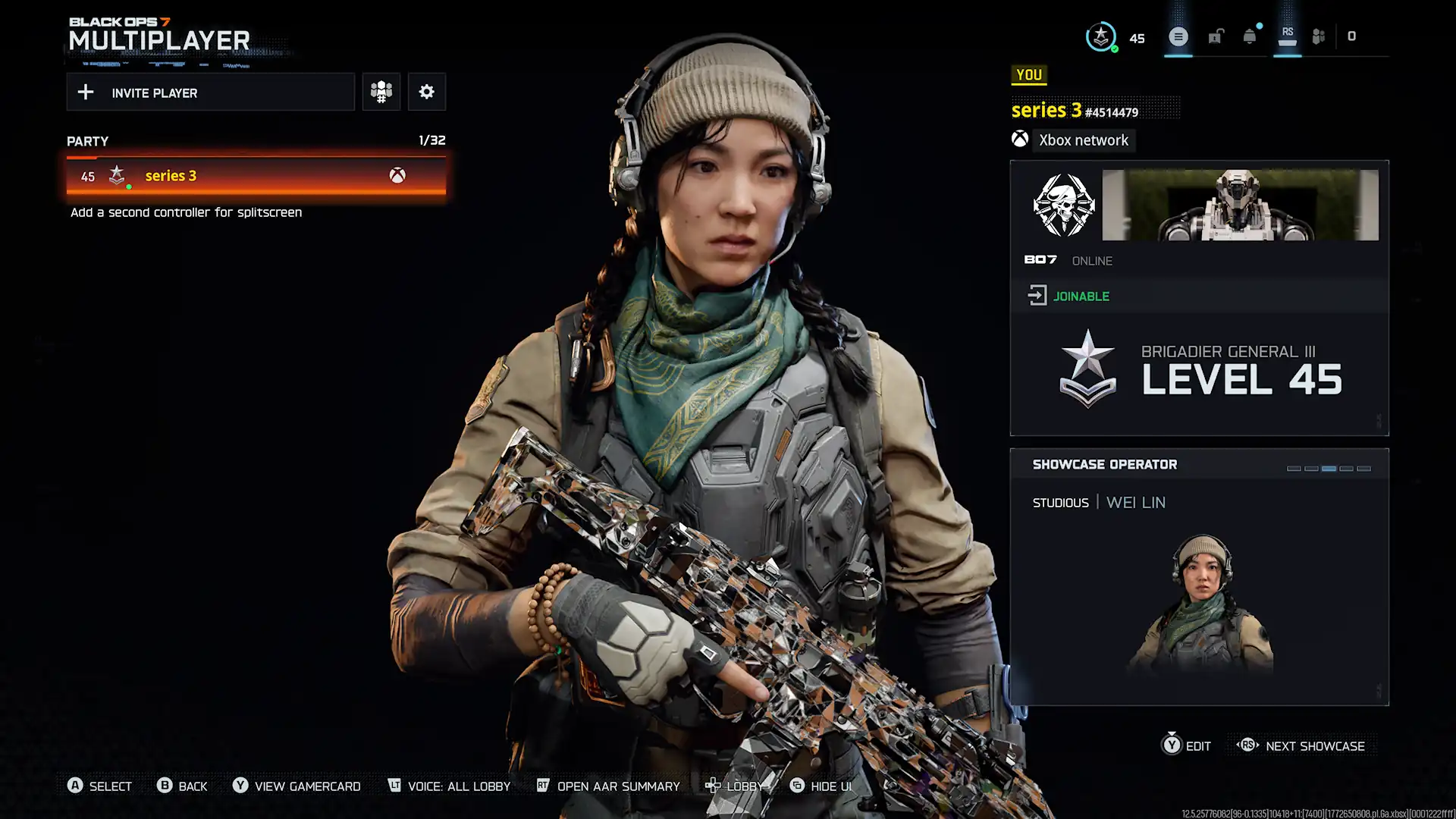This screenshot has width=1456, height=819.
Task: Click the BO7 skull emblem
Action: [x=1064, y=205]
